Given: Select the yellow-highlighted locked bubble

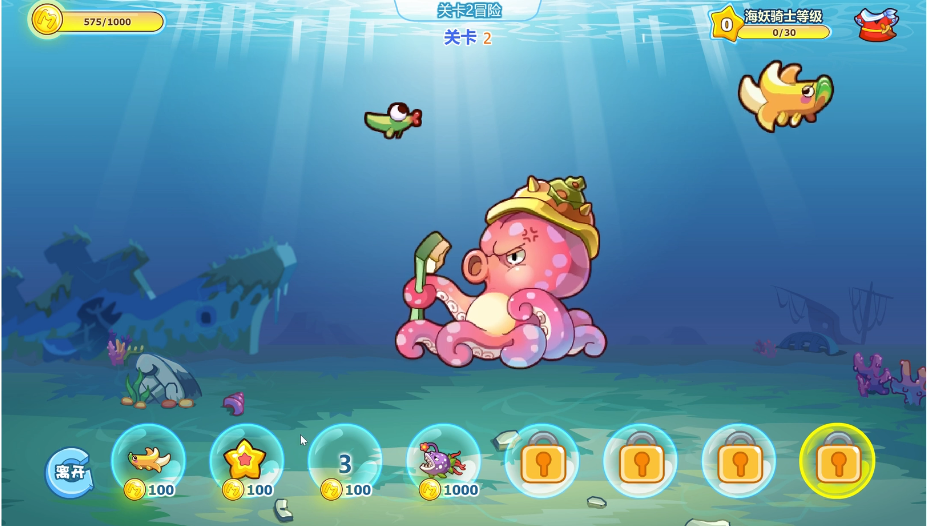Looking at the screenshot, I should pyautogui.click(x=837, y=461).
